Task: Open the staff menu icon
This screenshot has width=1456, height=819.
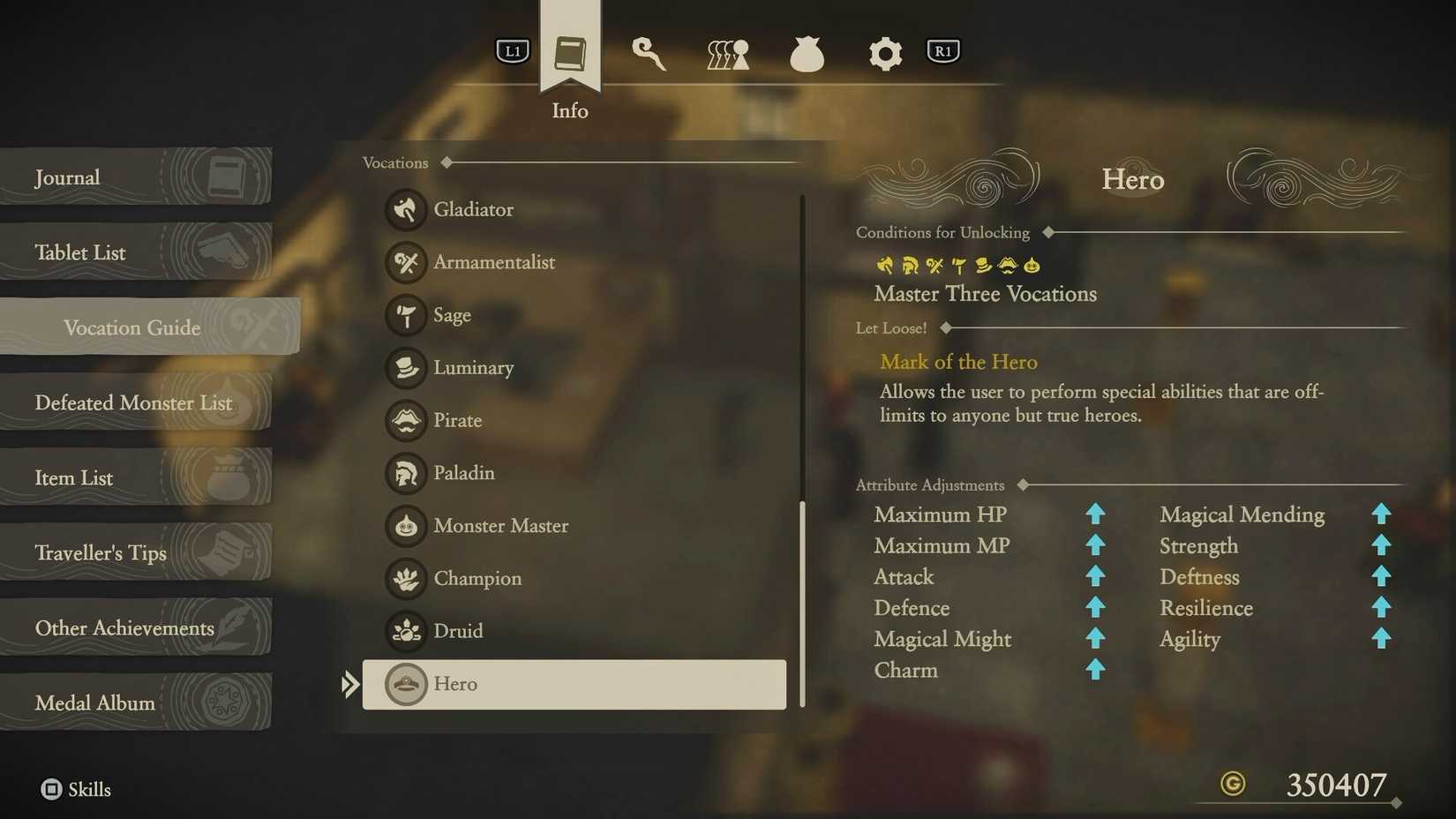Action: click(649, 53)
